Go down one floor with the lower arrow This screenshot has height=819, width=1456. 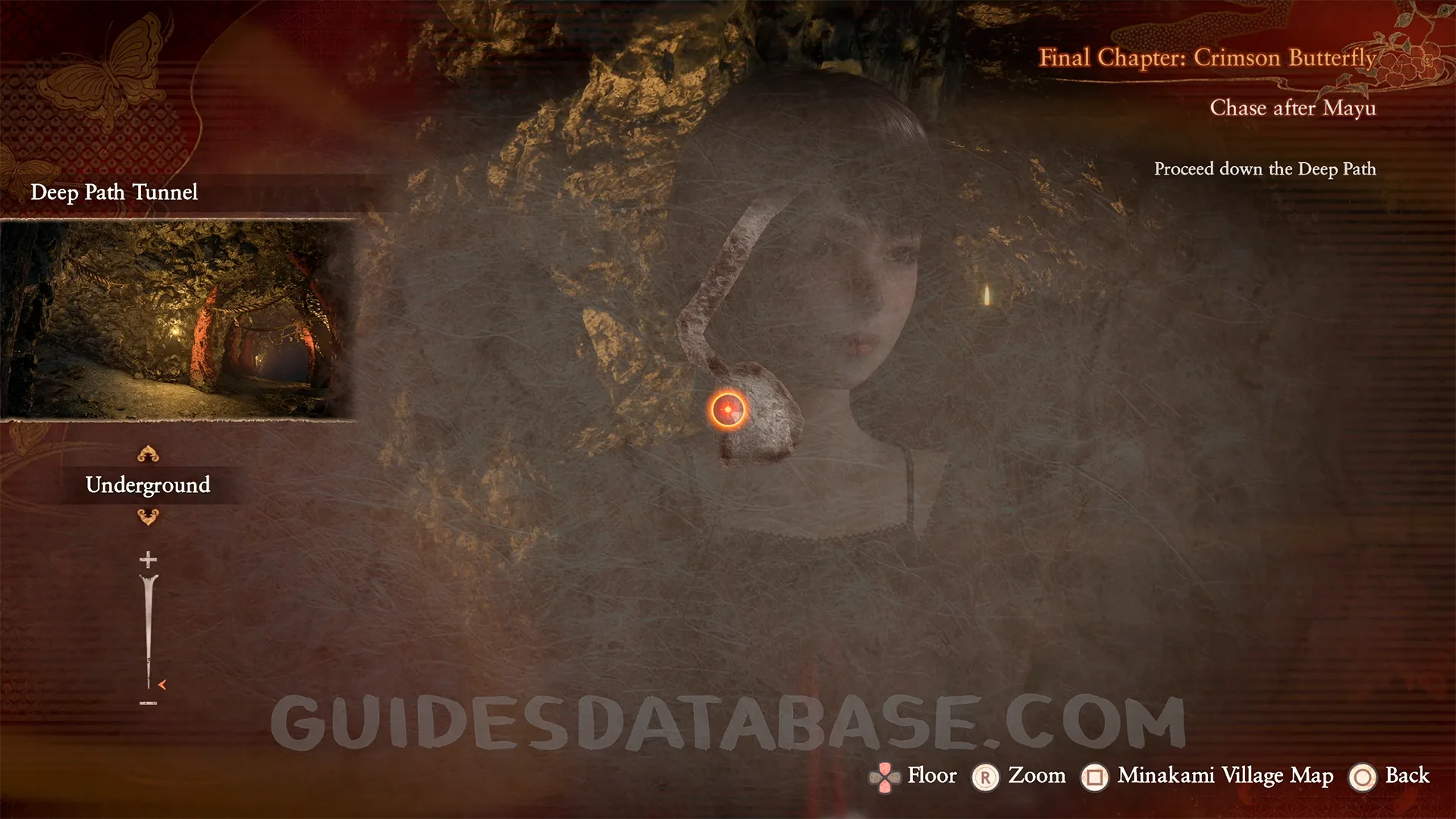tap(148, 517)
